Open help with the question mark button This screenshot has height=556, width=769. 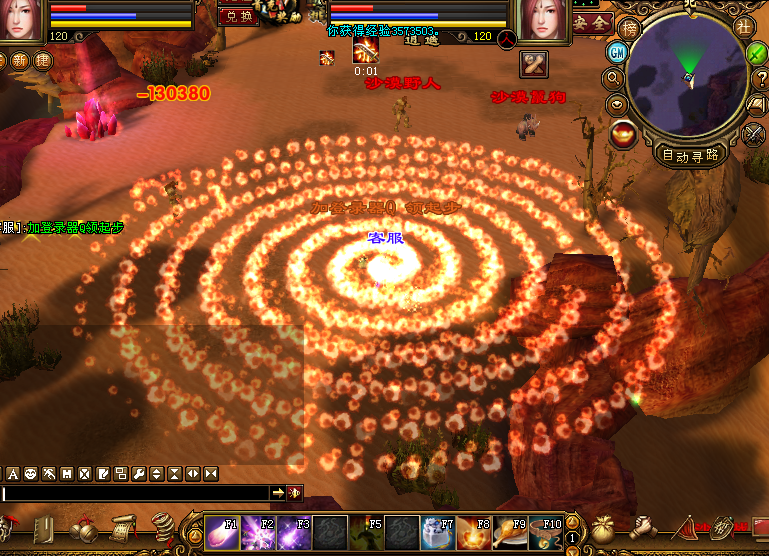760,79
